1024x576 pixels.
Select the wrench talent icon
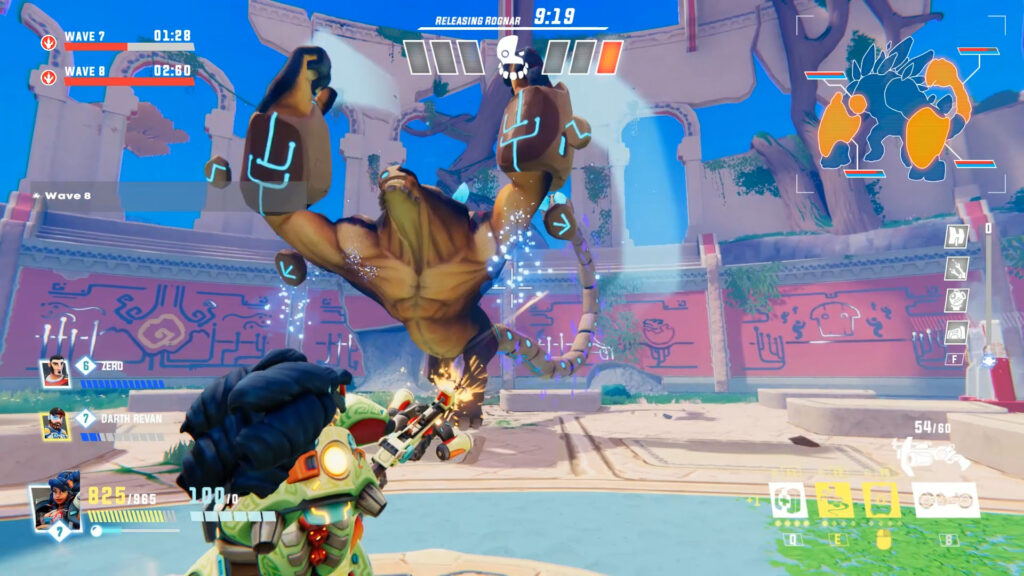(x=957, y=268)
